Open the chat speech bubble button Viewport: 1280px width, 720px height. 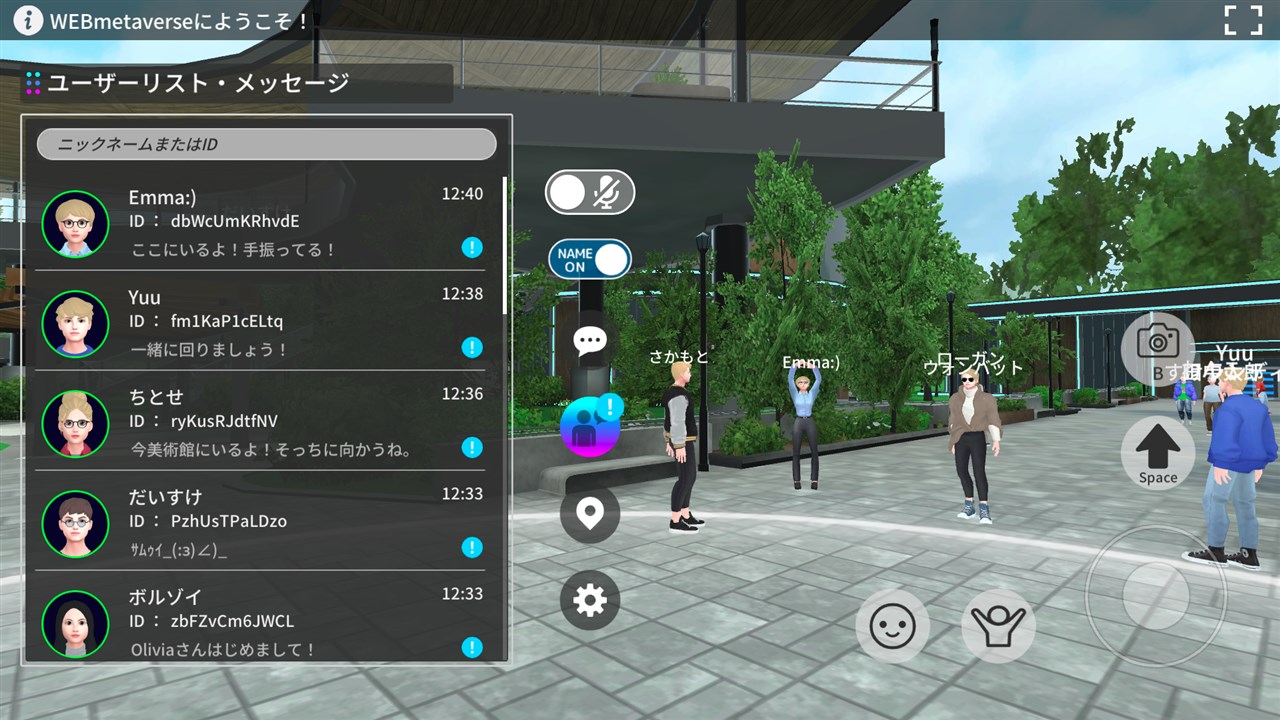[x=590, y=341]
